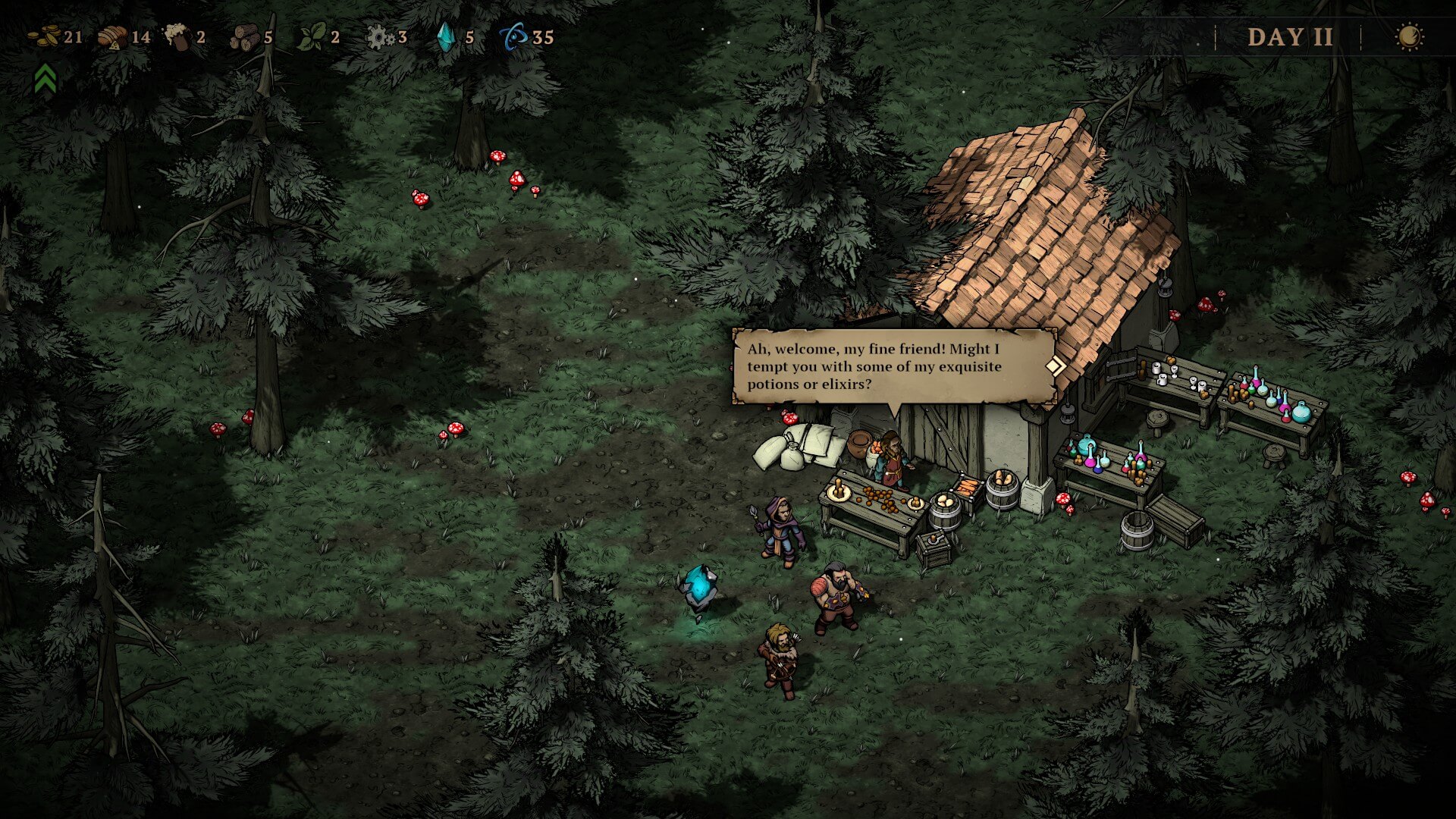The height and width of the screenshot is (819, 1456).
Task: Select the bread and cheese food icon
Action: pos(113,37)
